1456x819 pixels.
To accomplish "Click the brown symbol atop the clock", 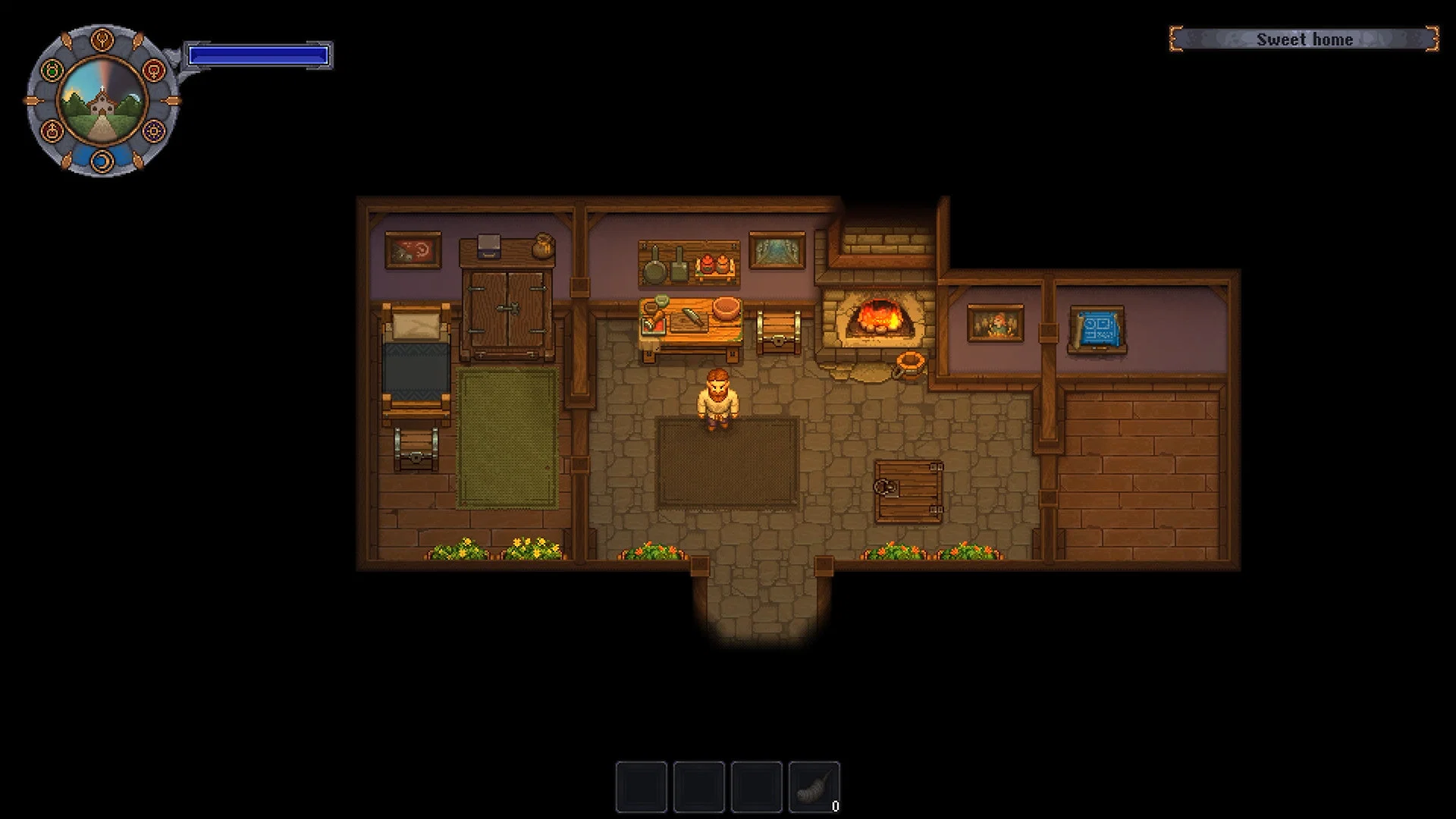I will pyautogui.click(x=102, y=39).
